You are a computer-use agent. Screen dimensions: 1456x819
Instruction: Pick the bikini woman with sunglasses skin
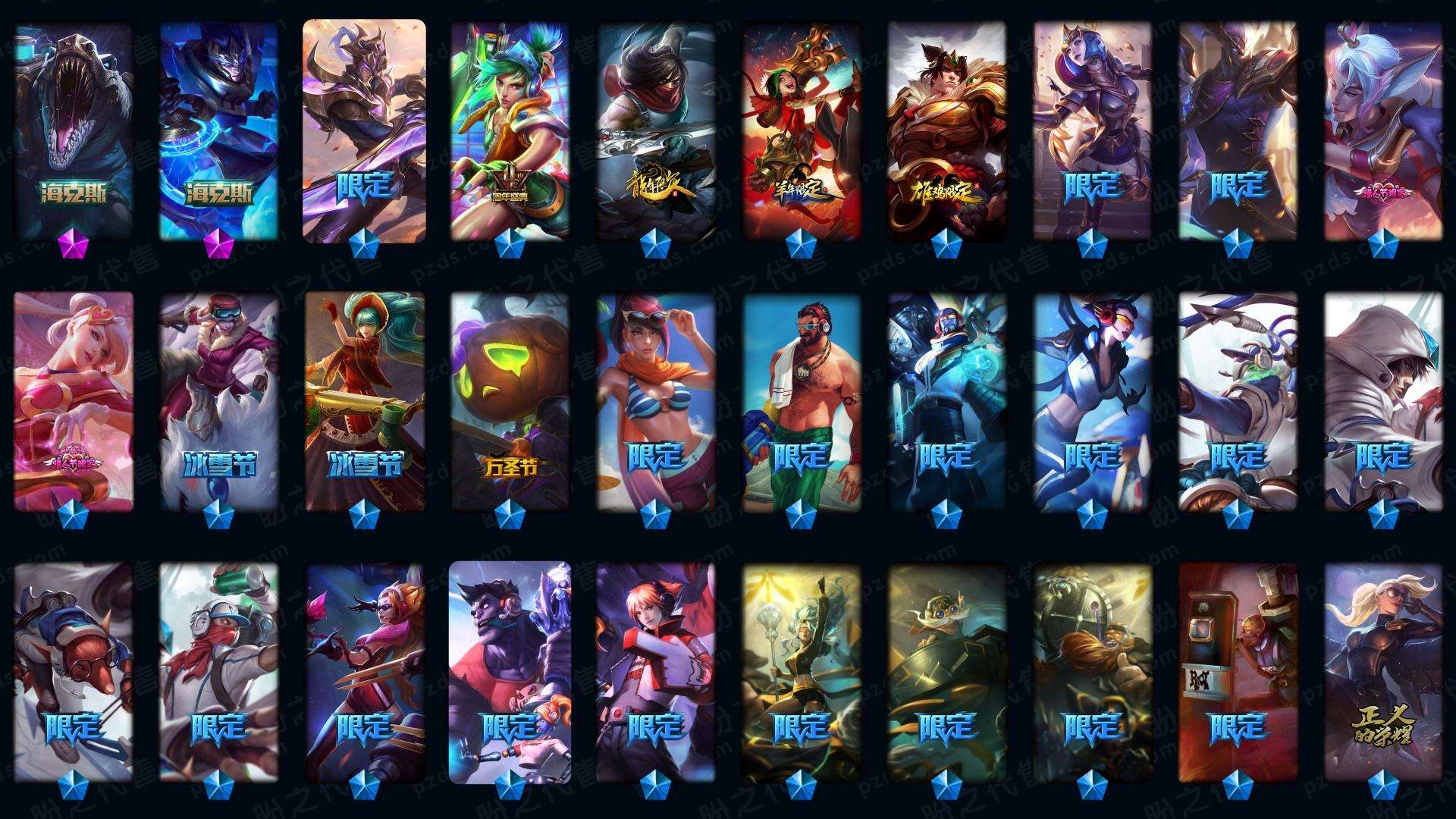point(655,400)
